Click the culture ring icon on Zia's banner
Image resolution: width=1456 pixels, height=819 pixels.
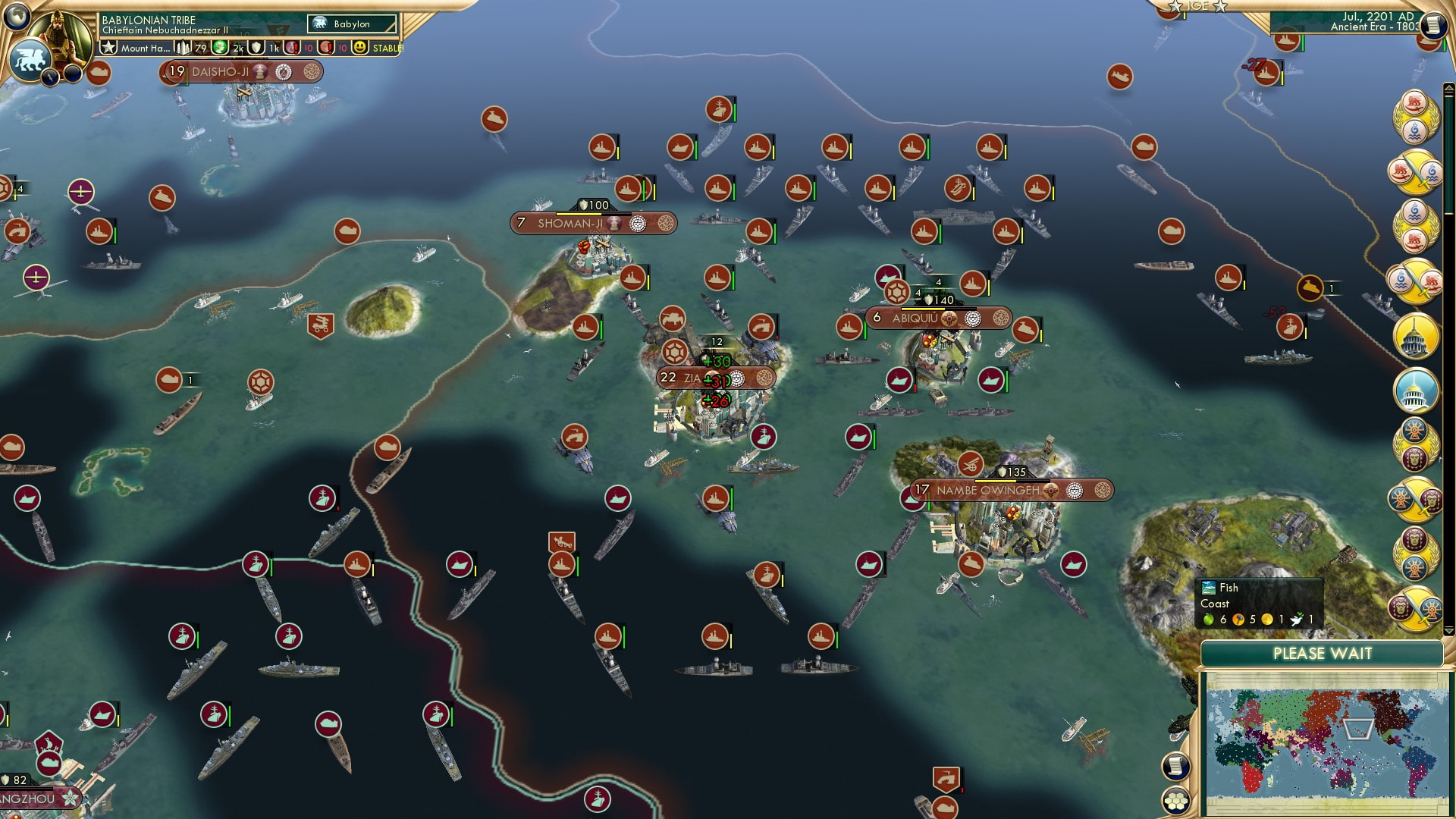click(764, 379)
